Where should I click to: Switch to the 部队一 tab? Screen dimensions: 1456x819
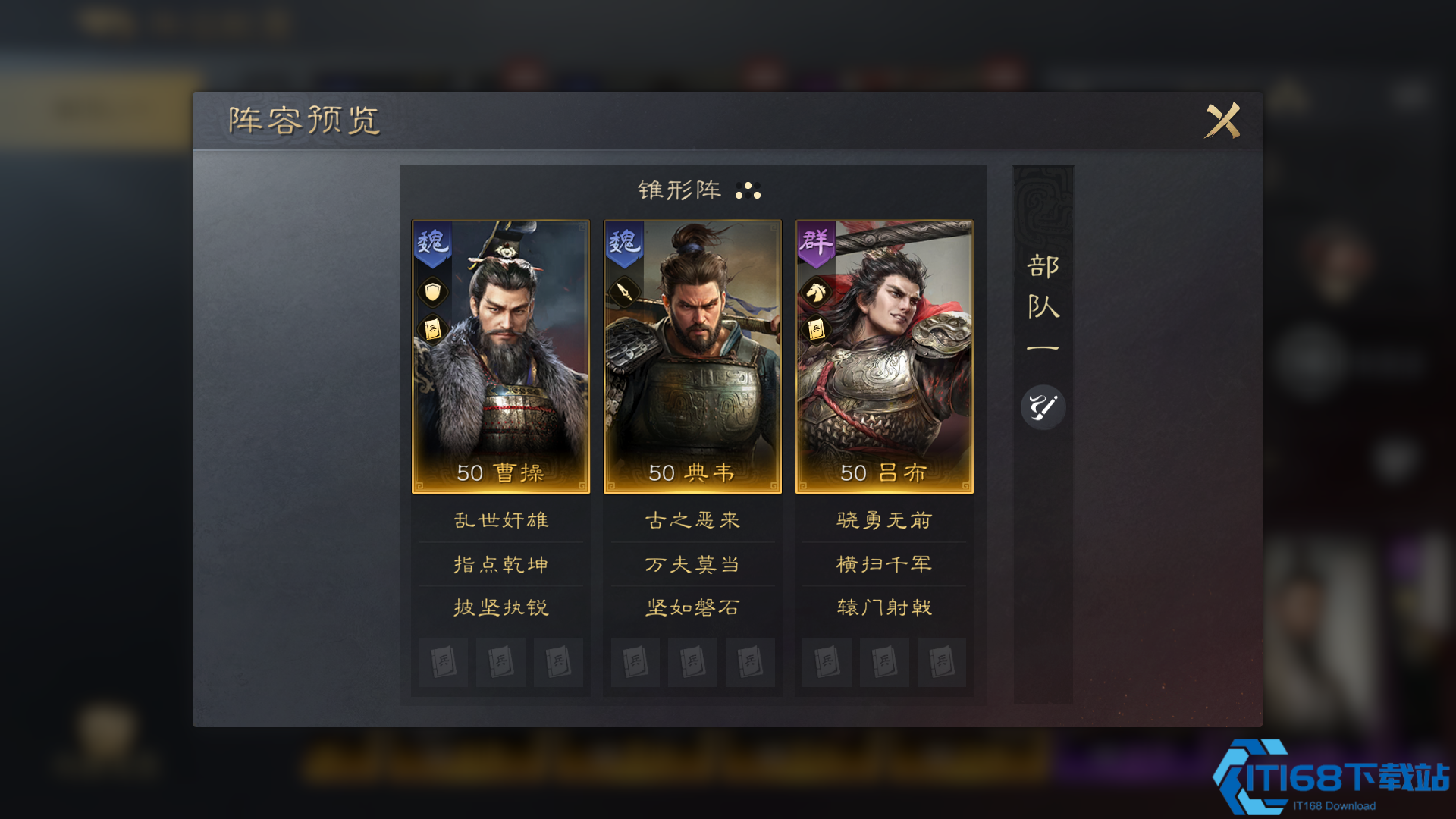point(1043,303)
